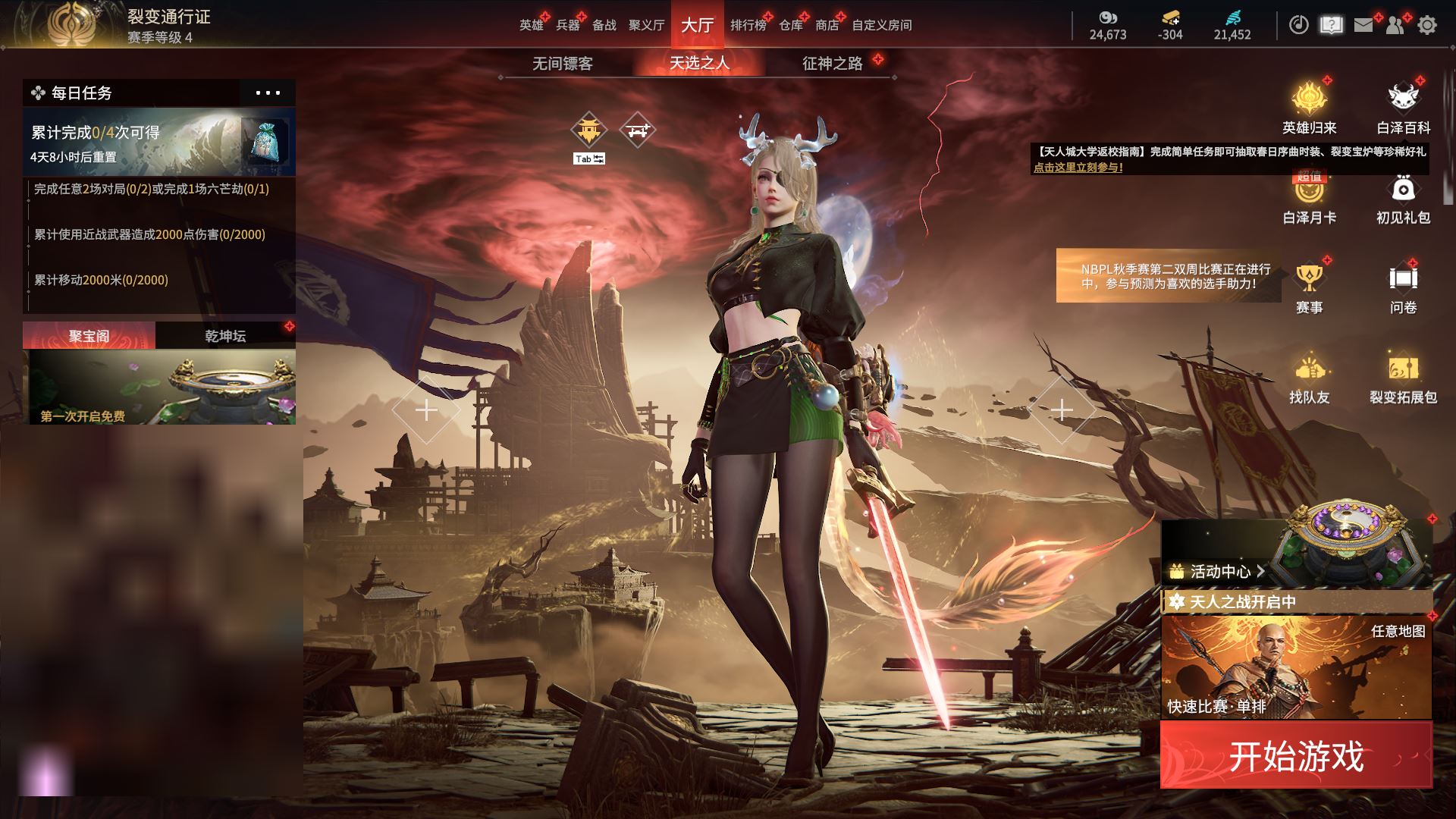Select the 快速比赛·单排 match mode card
This screenshot has width=1456, height=819.
[1296, 667]
